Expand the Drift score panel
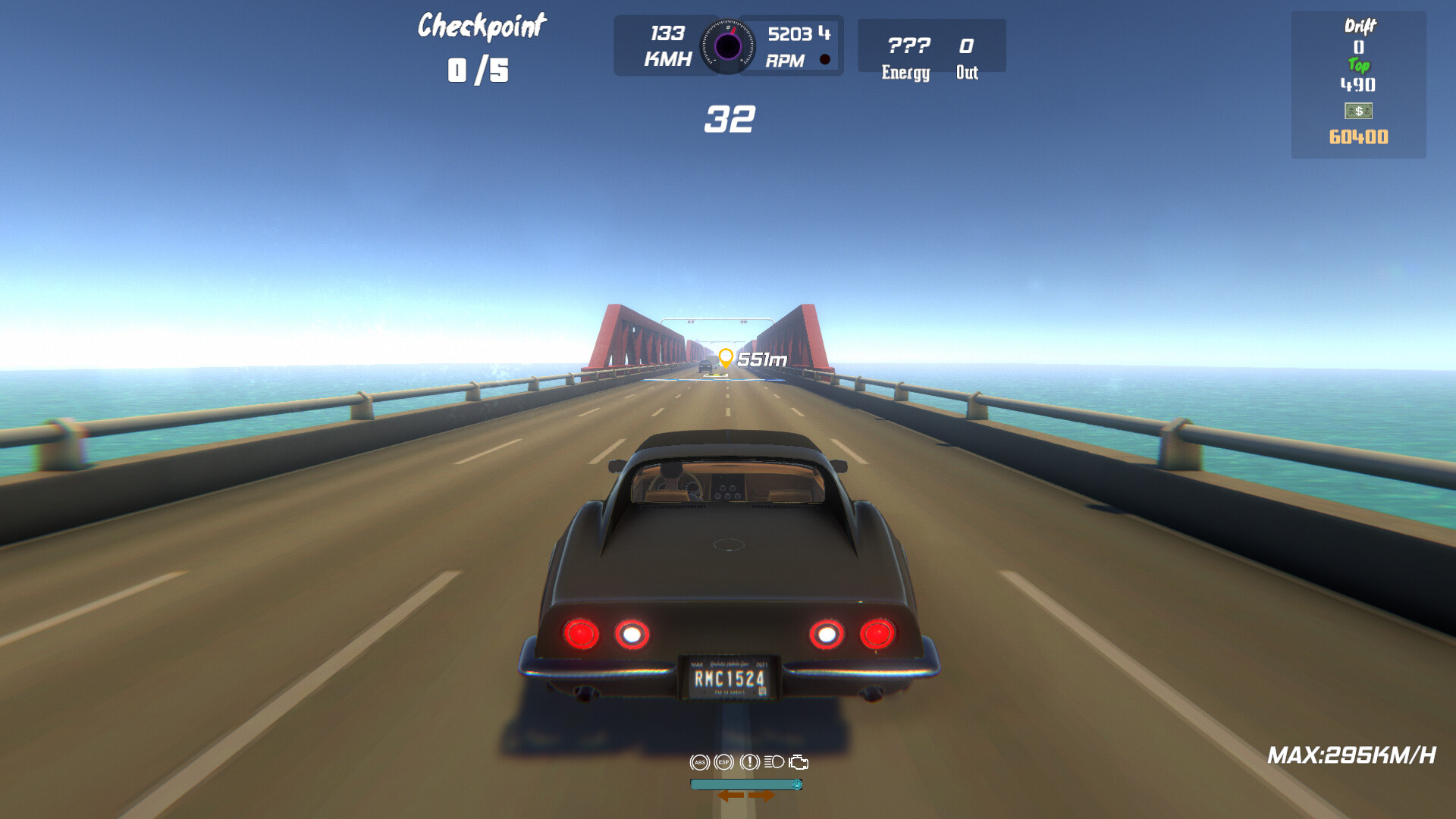 1360,26
